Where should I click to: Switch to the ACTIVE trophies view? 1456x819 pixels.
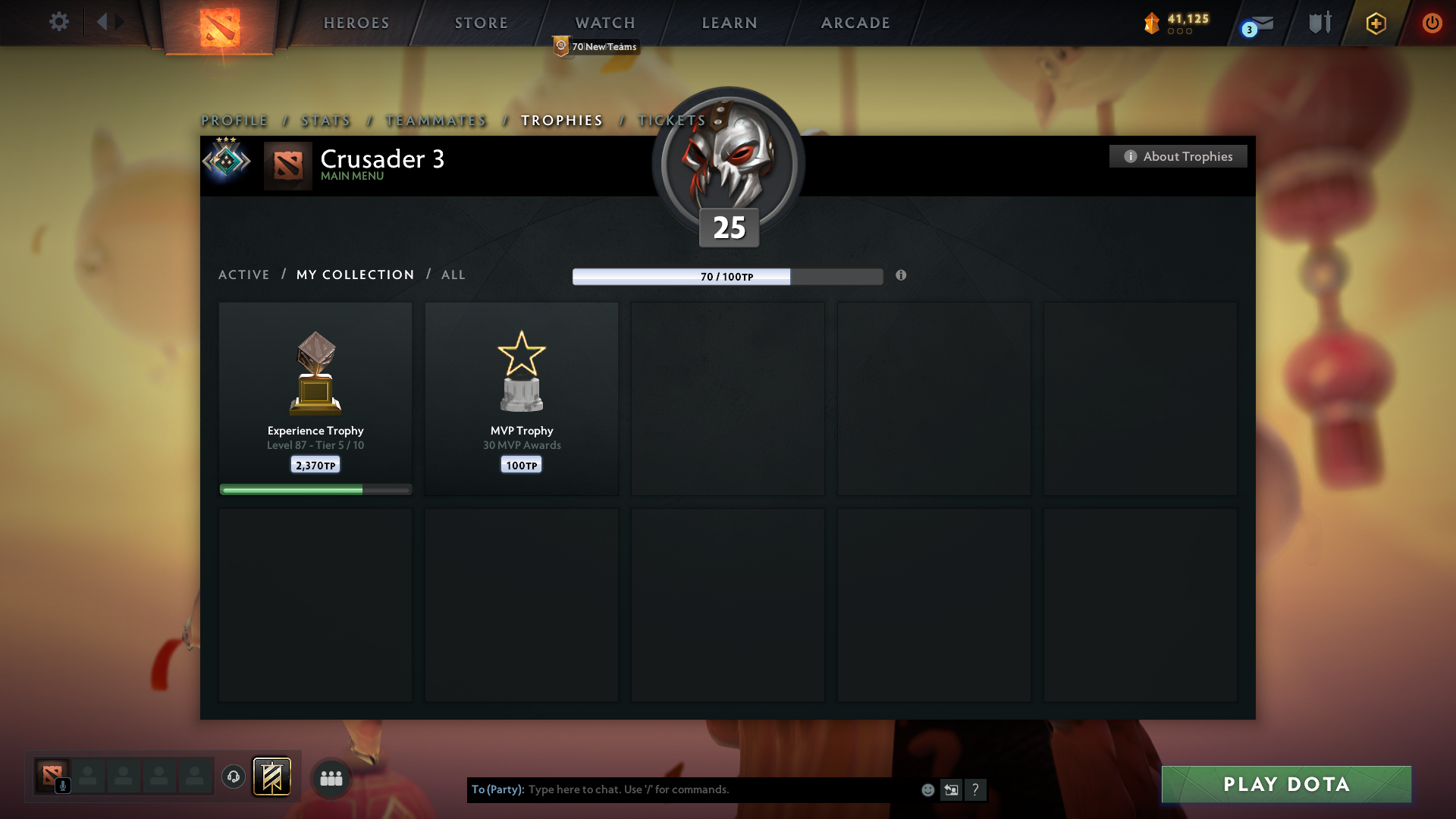pyautogui.click(x=244, y=275)
